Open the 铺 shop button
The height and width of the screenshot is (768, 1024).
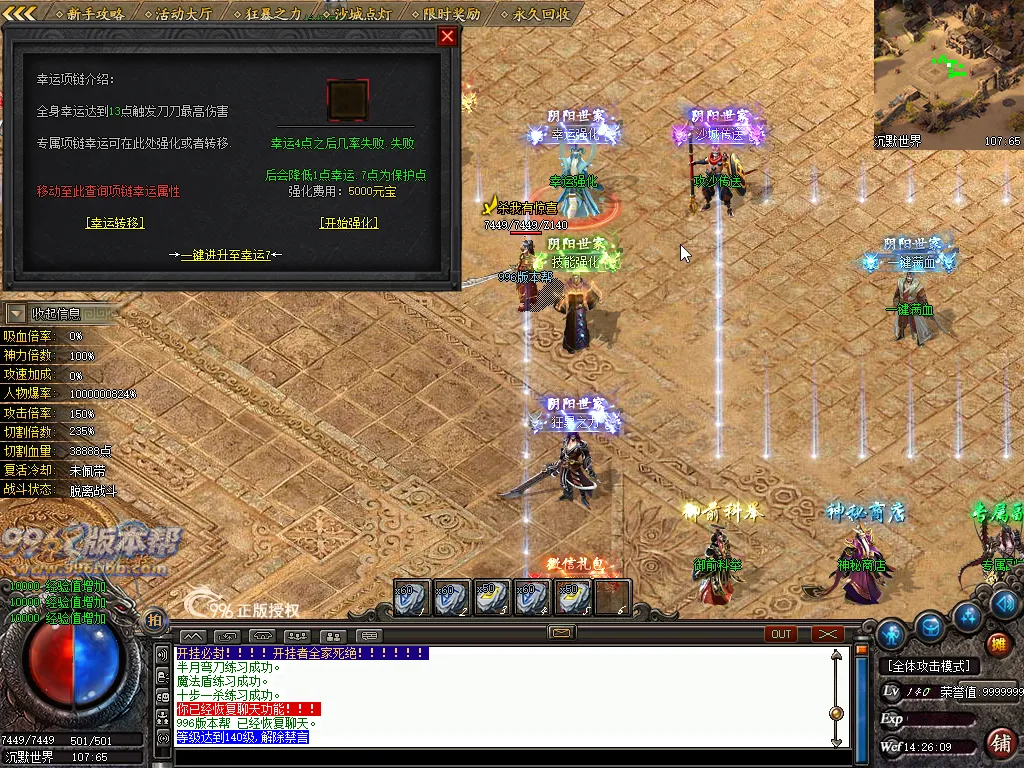coord(999,742)
